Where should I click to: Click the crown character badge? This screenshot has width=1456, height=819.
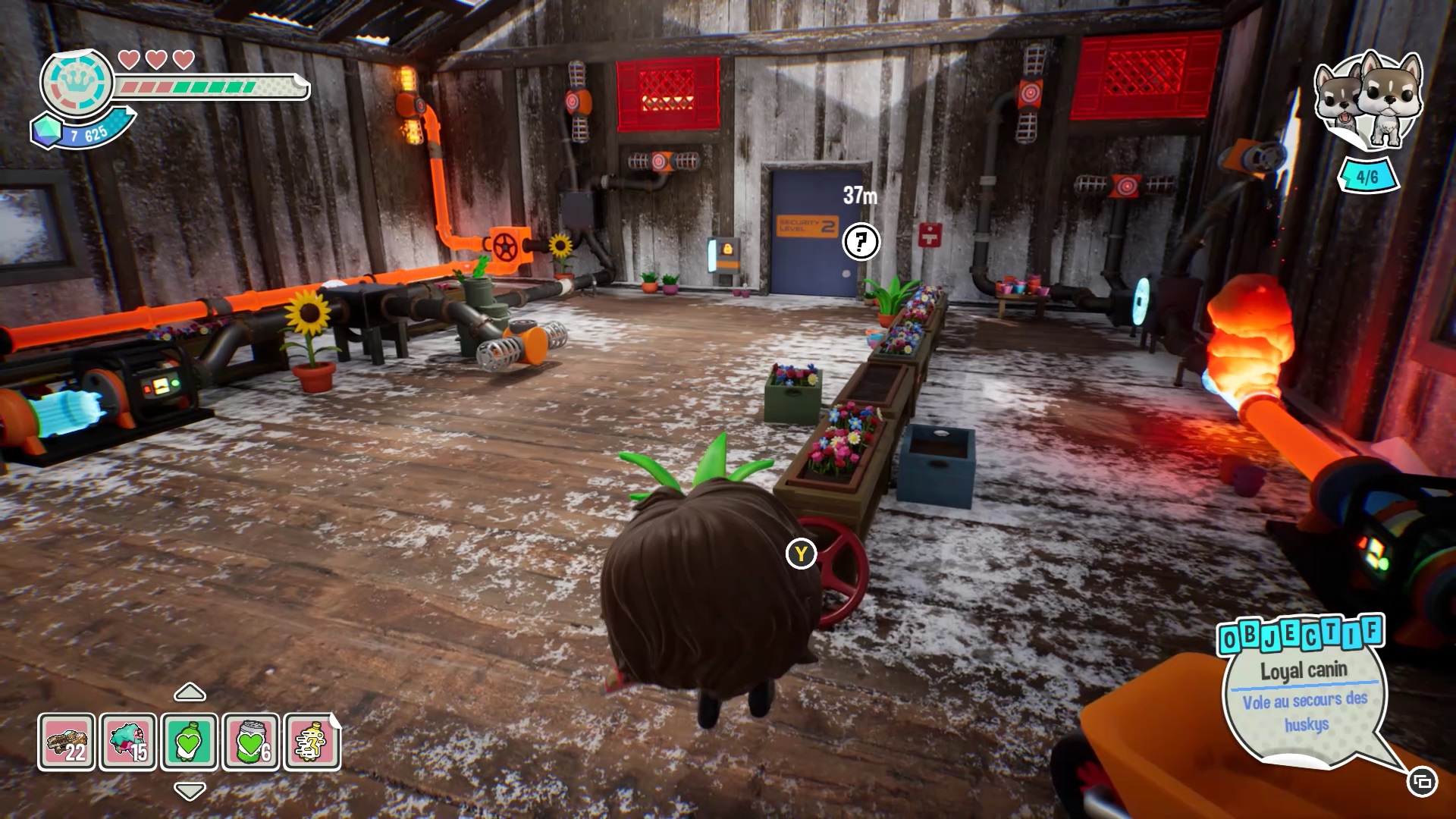(x=77, y=83)
